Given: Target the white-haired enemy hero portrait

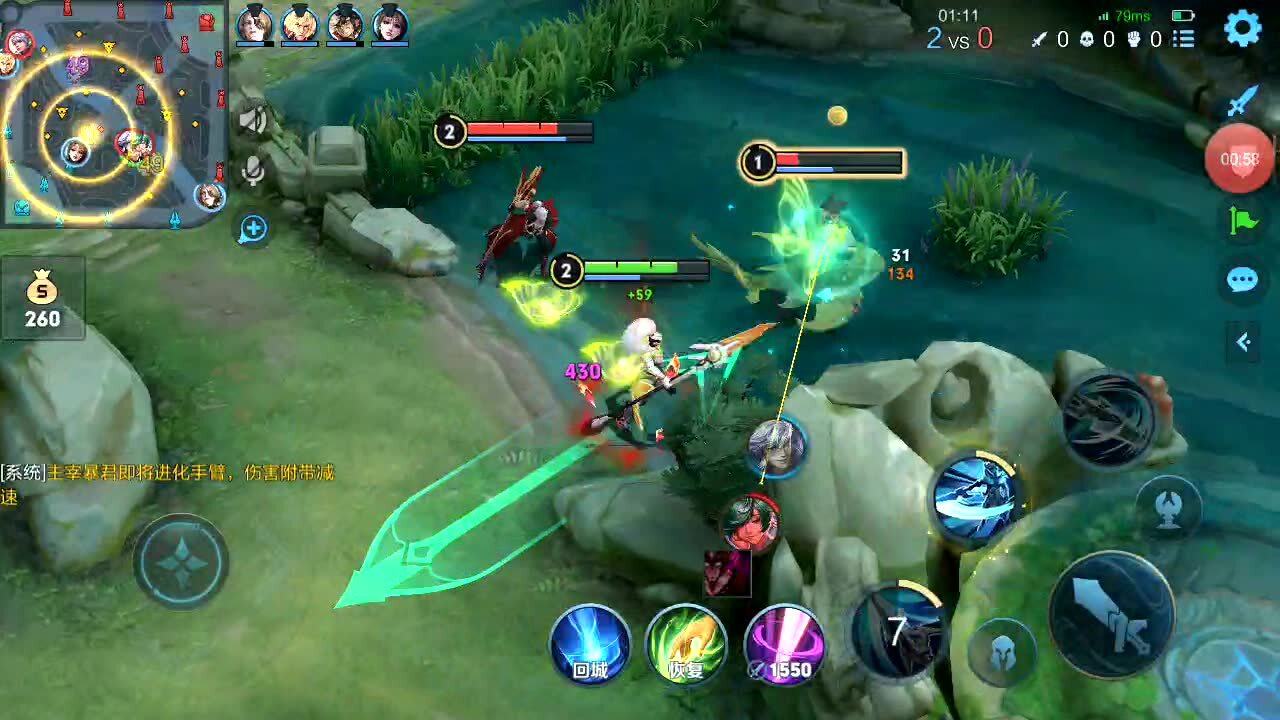Looking at the screenshot, I should [x=777, y=447].
